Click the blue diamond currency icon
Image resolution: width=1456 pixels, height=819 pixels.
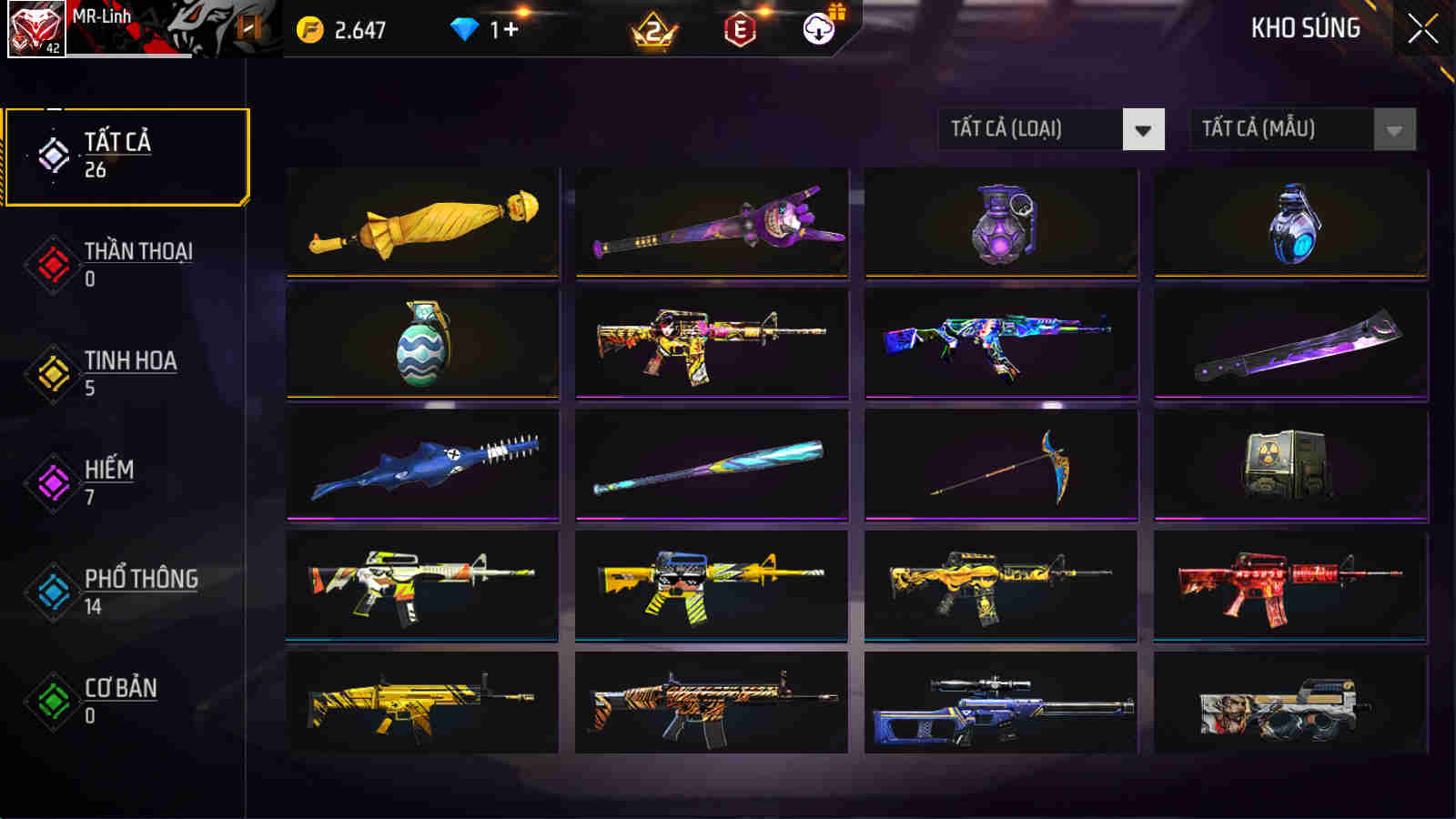click(467, 28)
